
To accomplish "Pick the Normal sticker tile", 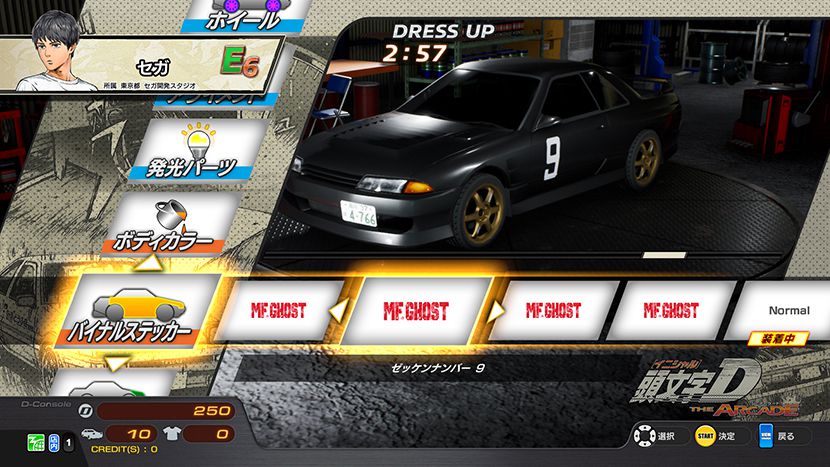I will point(790,311).
